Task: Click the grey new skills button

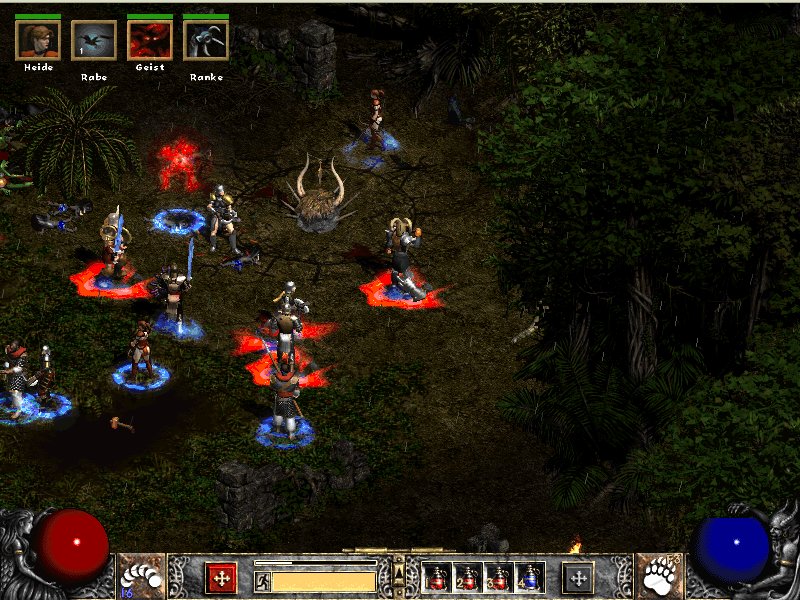Action: pos(578,577)
